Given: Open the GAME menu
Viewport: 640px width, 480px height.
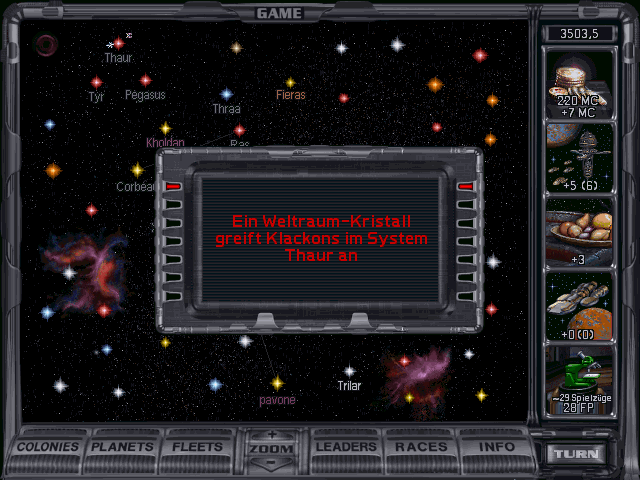Looking at the screenshot, I should pos(279,13).
